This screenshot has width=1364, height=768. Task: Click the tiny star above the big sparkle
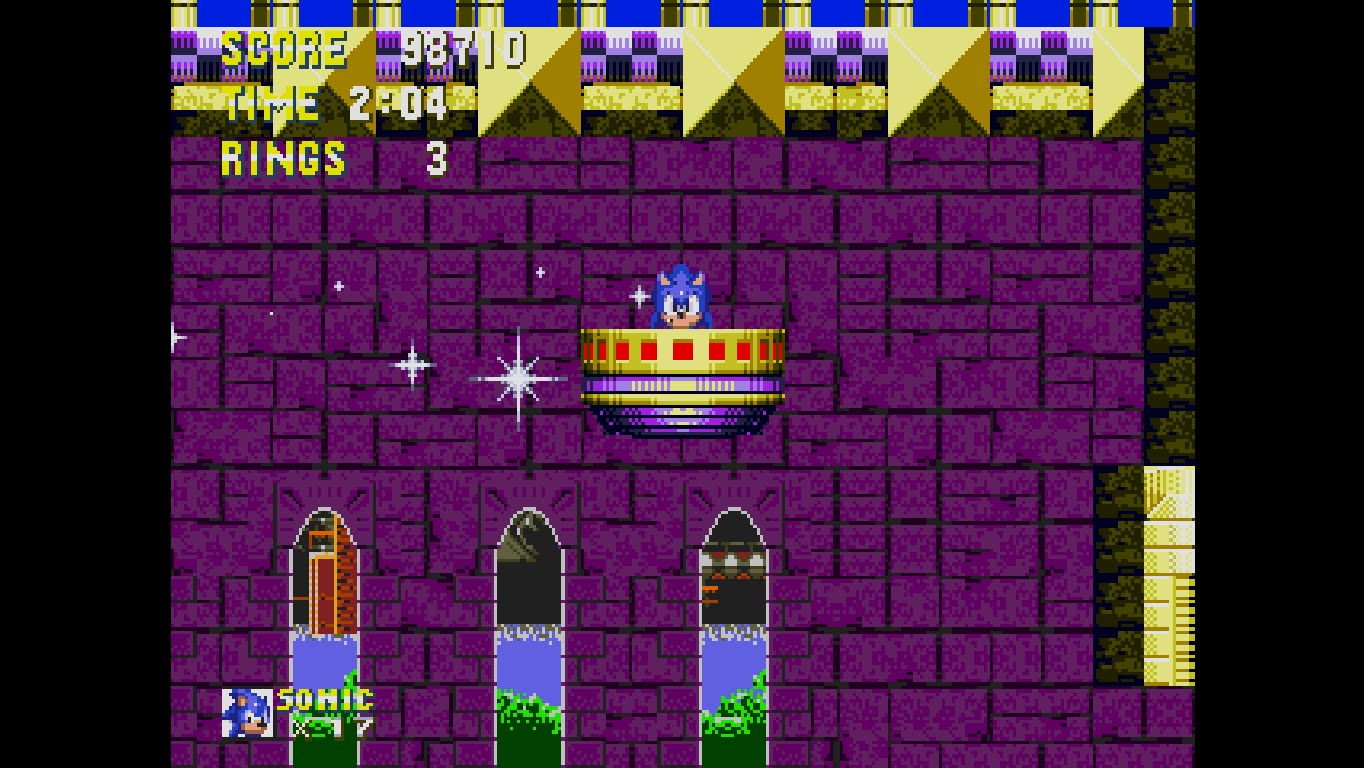click(x=540, y=270)
